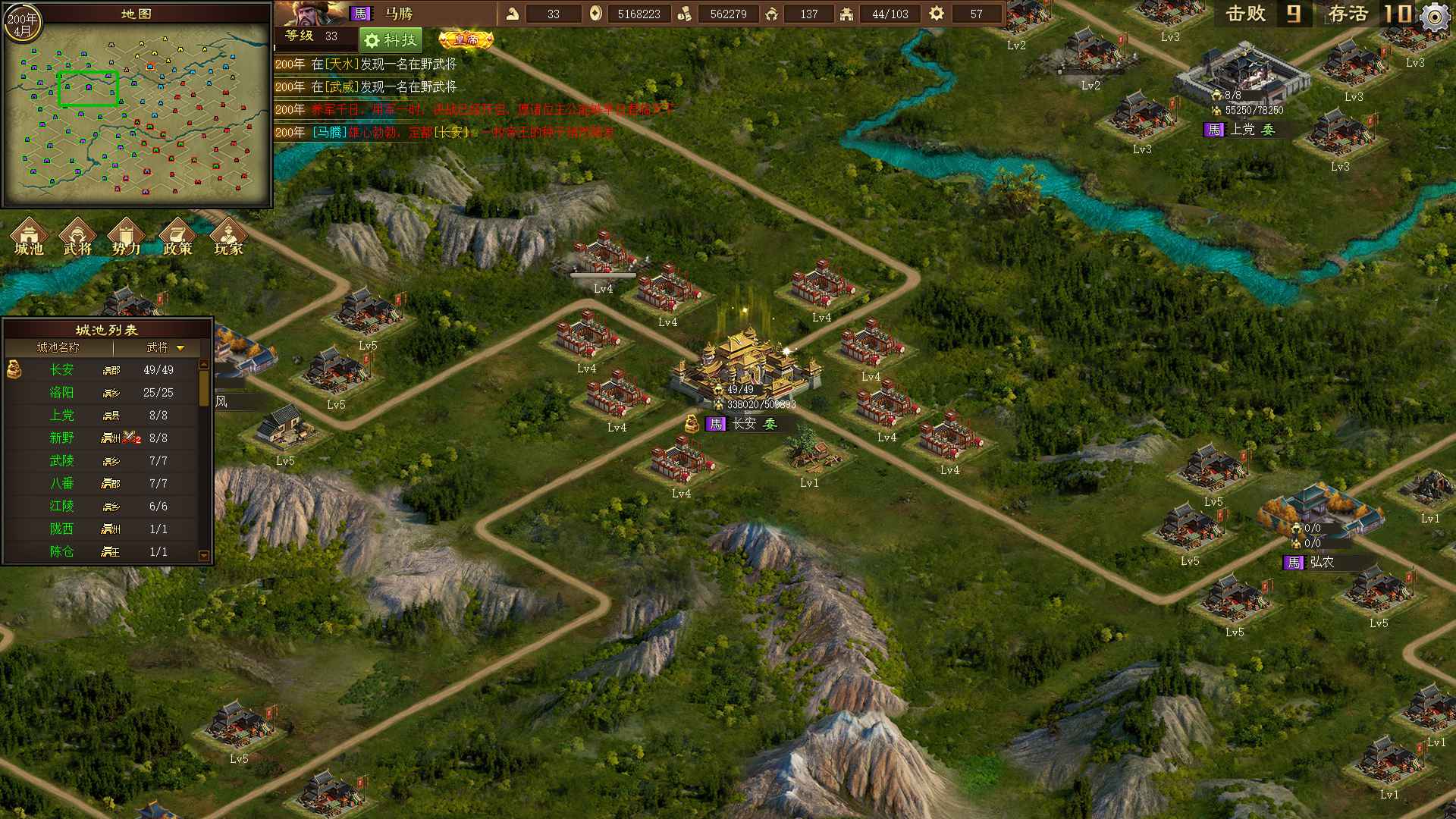Select 陈仓 in the city list
This screenshot has height=819, width=1456.
pyautogui.click(x=62, y=552)
